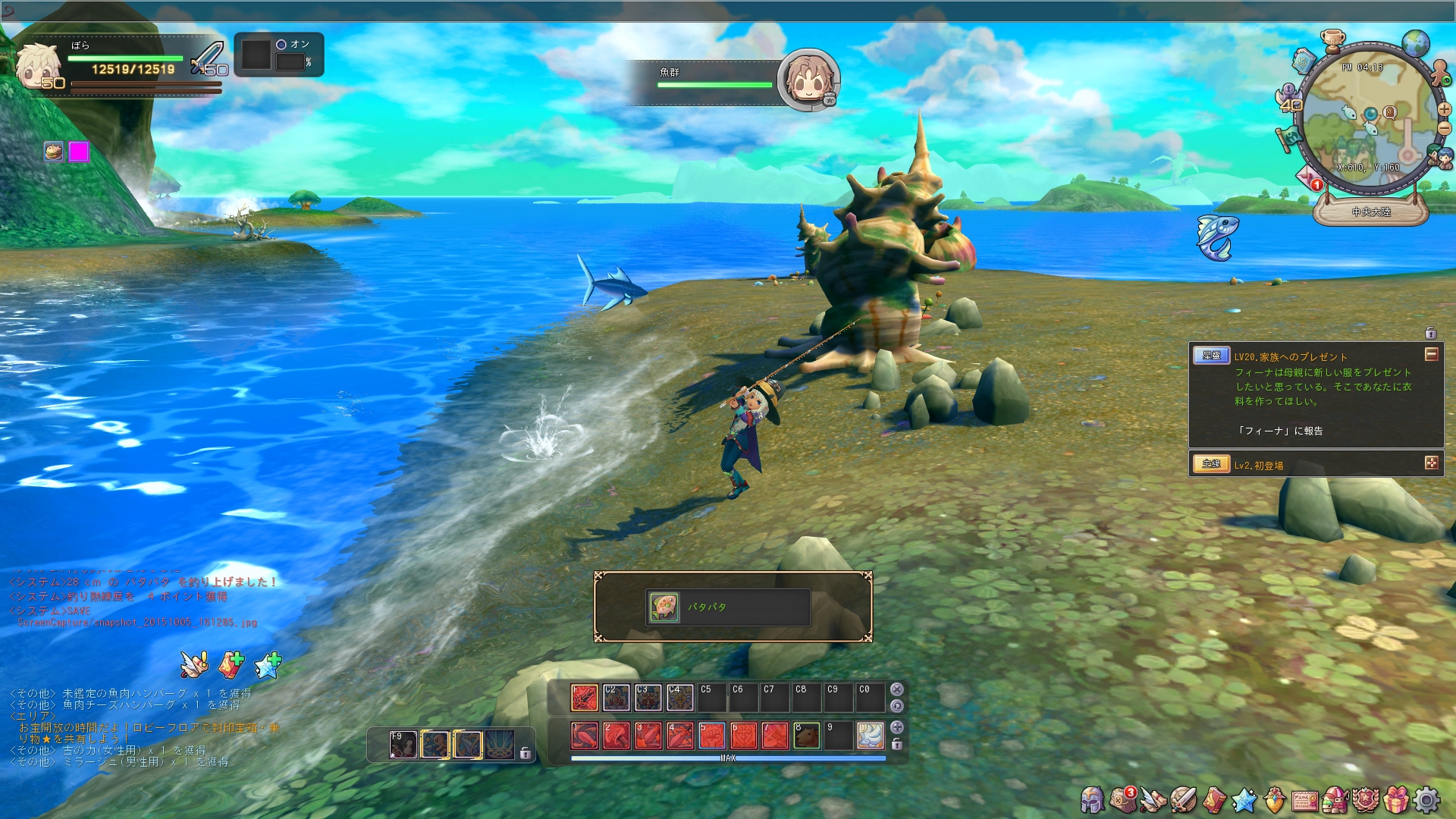
Task: Zoom in the minimap with plus button
Action: point(1444,109)
